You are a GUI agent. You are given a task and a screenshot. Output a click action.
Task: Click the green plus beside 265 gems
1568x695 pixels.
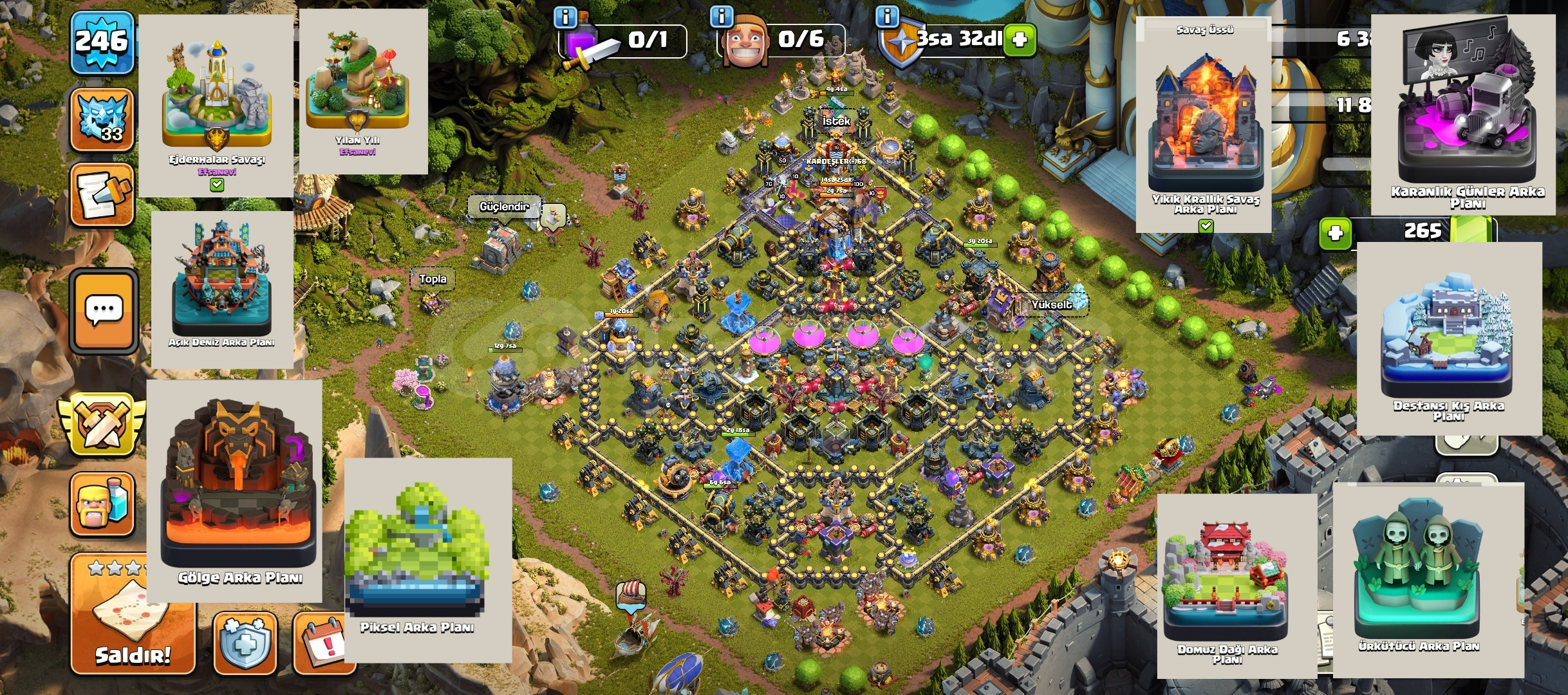[x=1334, y=232]
